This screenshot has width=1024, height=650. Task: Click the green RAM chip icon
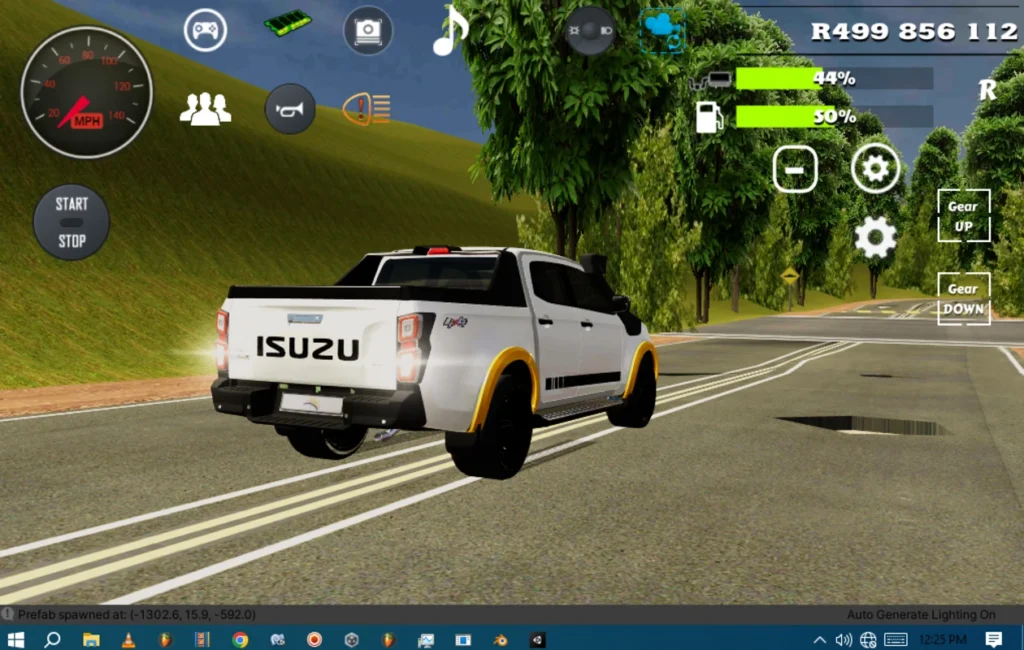[288, 23]
